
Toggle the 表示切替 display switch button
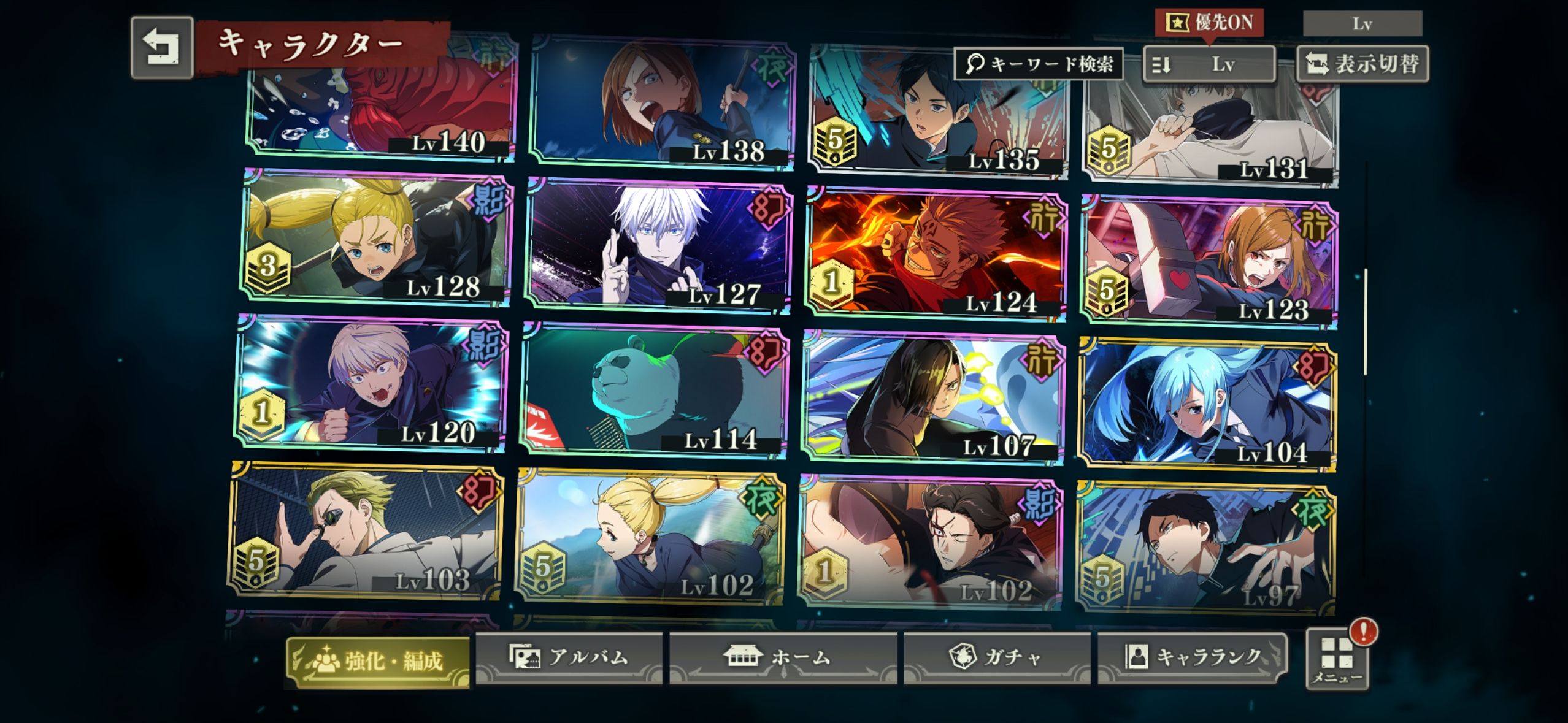coord(1362,64)
